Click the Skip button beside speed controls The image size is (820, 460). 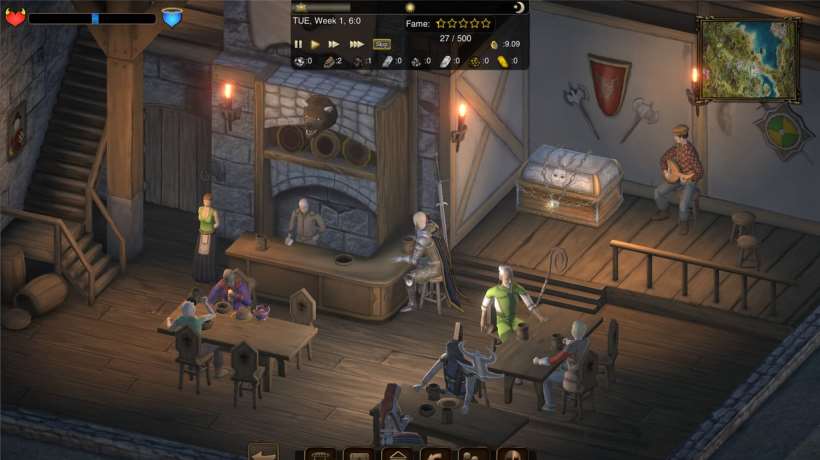[x=381, y=44]
